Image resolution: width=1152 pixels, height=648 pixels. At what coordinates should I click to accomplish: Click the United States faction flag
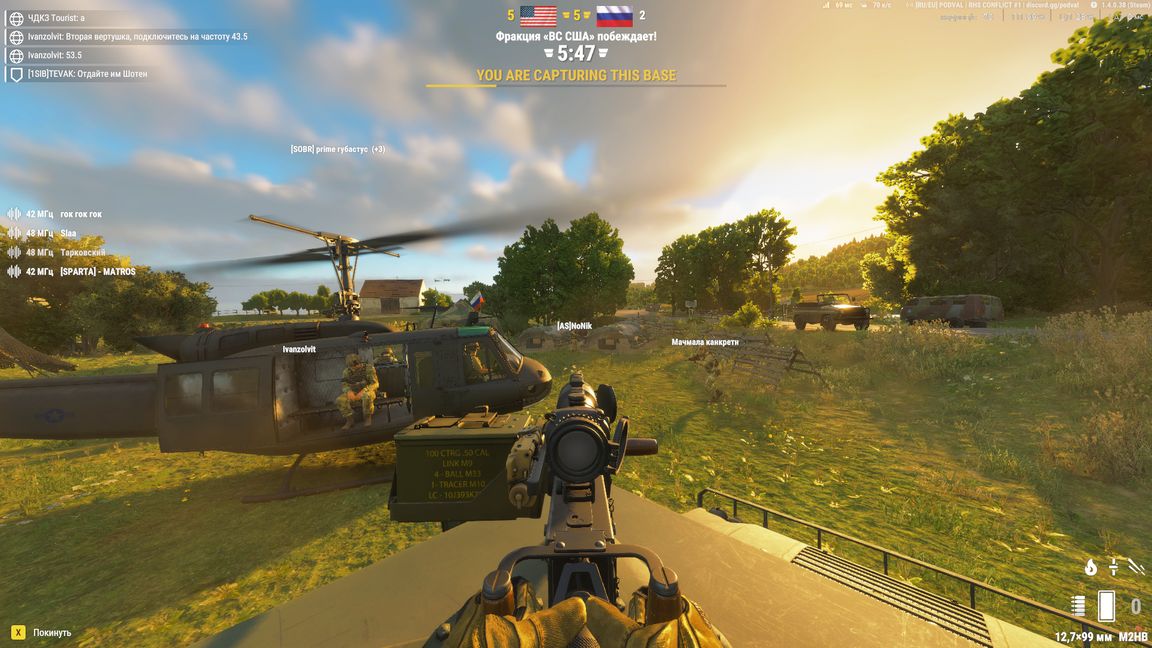(x=538, y=16)
